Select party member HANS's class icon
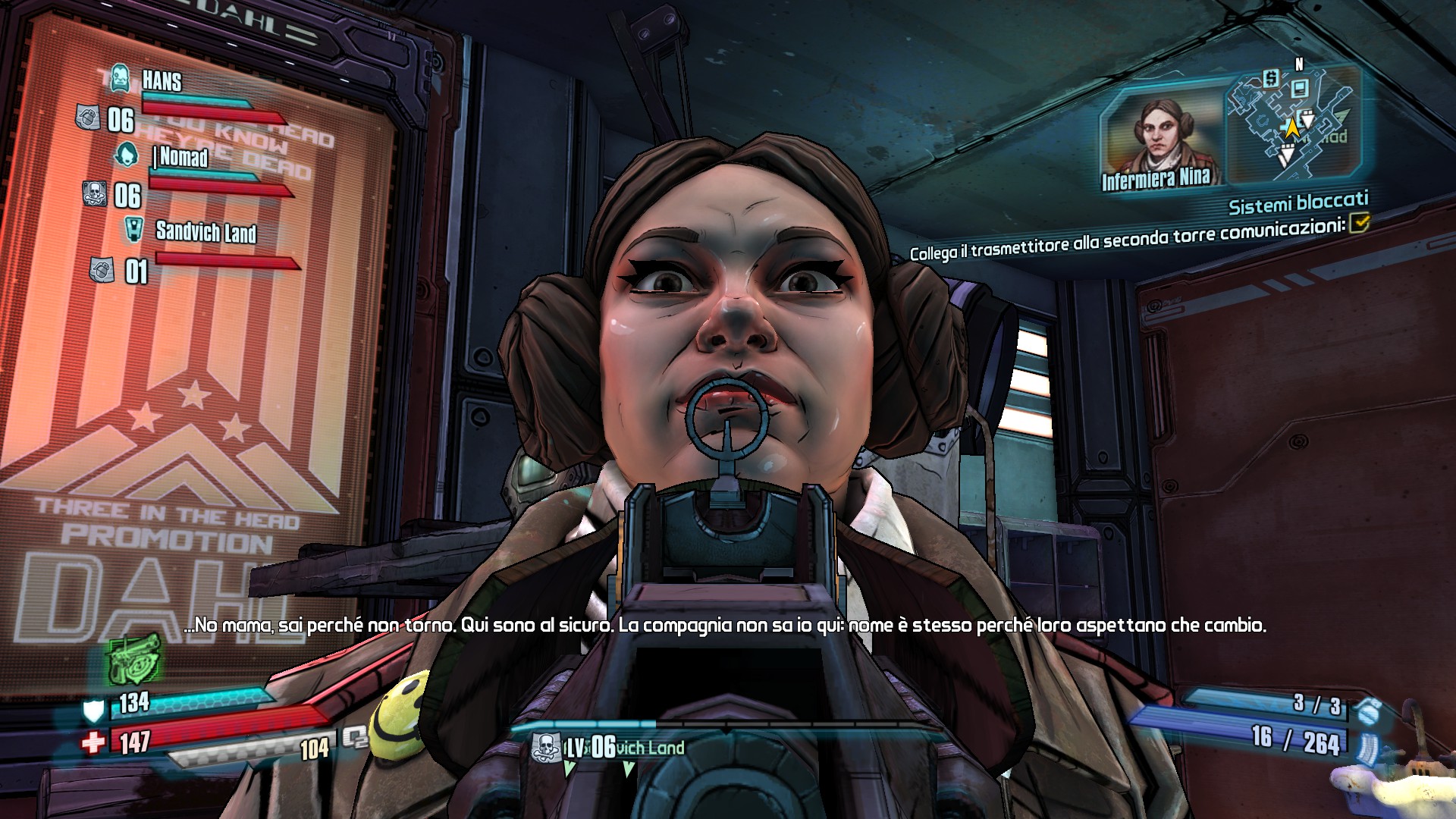1456x819 pixels. point(119,77)
